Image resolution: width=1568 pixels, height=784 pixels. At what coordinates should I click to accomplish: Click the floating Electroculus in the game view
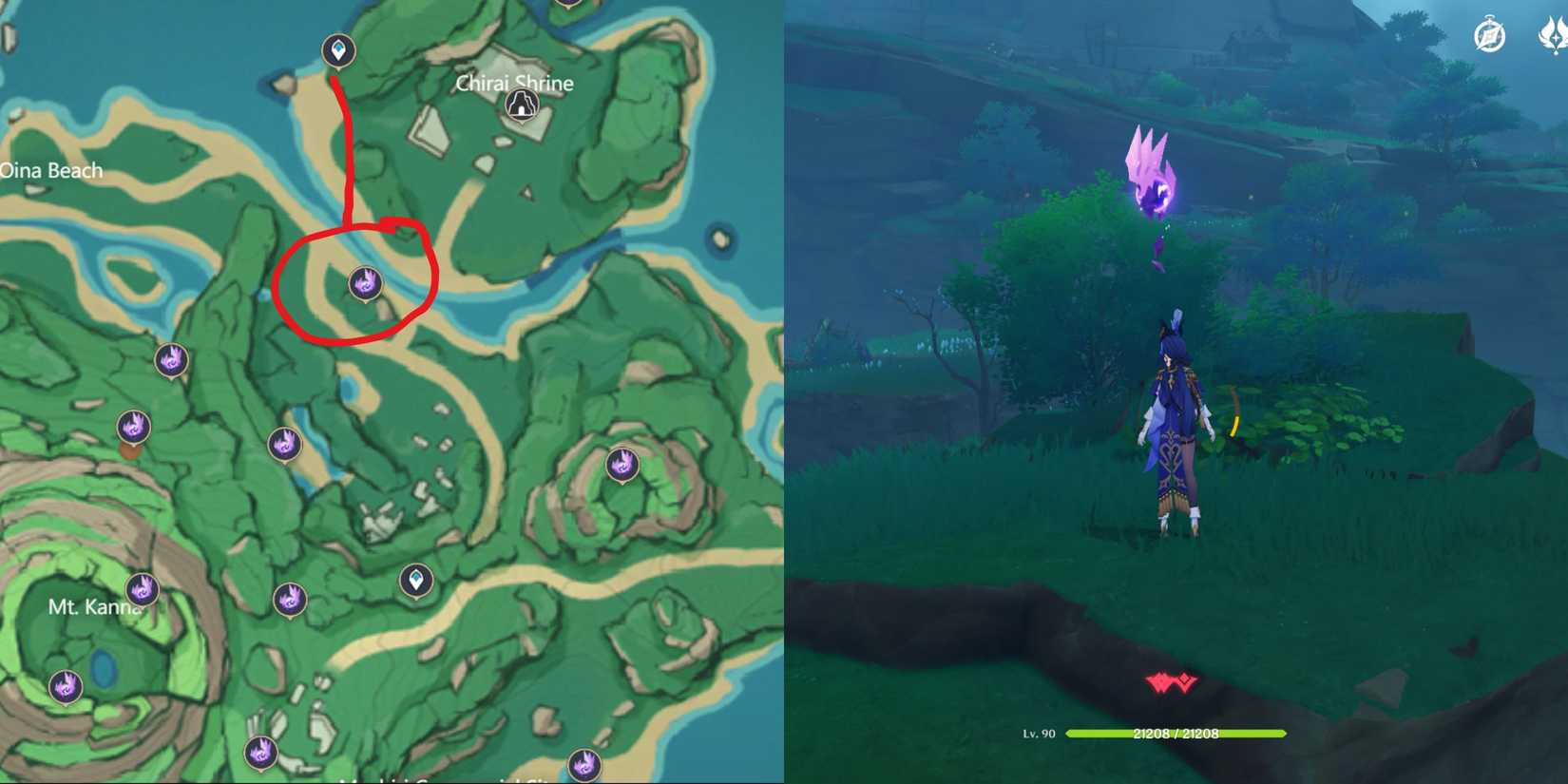[1153, 176]
